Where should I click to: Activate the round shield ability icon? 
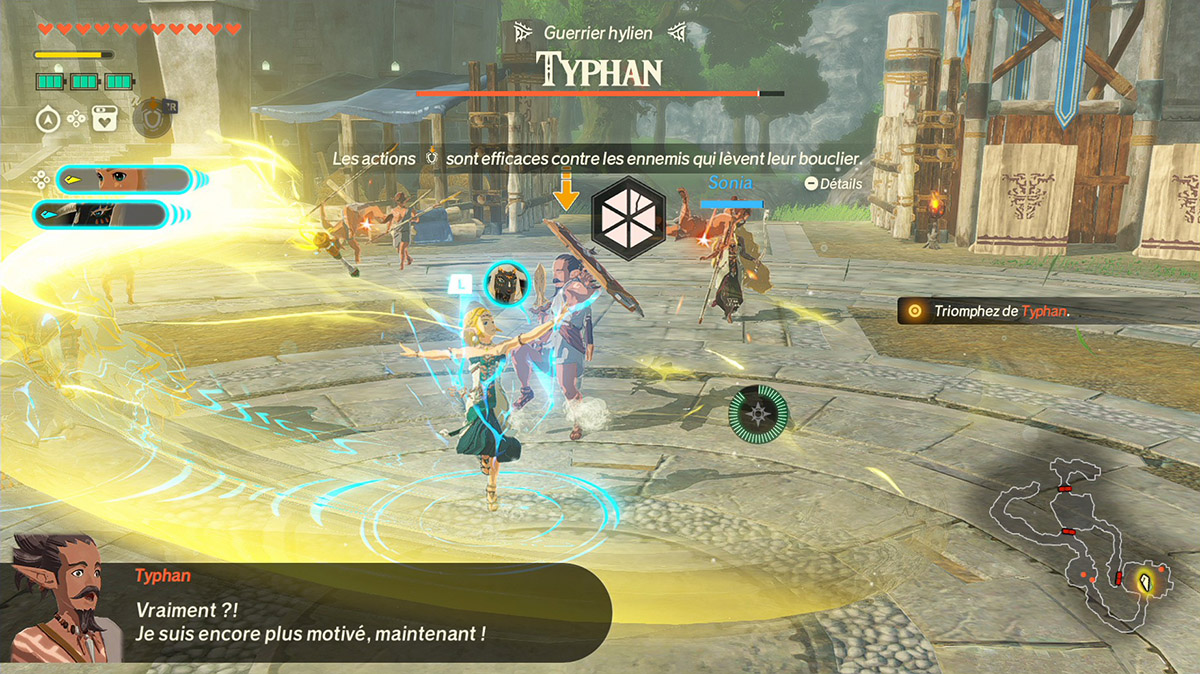pyautogui.click(x=150, y=118)
